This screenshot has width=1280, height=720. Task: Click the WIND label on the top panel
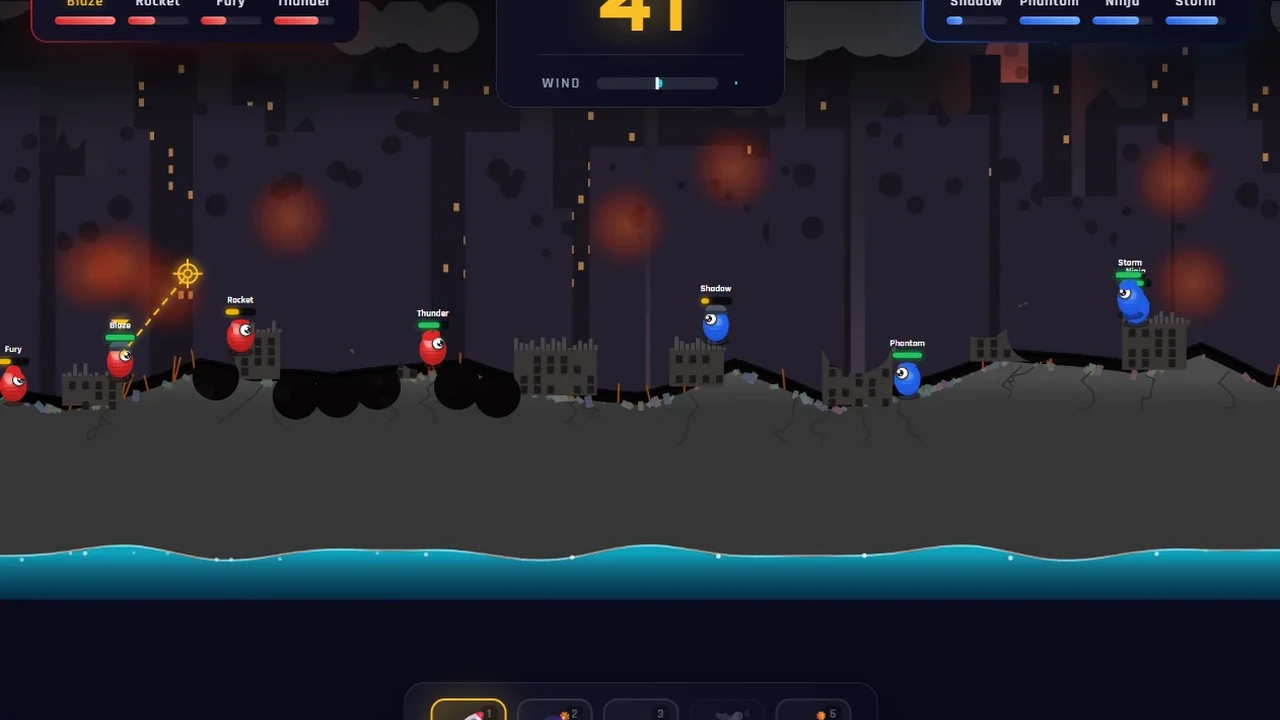pyautogui.click(x=560, y=83)
